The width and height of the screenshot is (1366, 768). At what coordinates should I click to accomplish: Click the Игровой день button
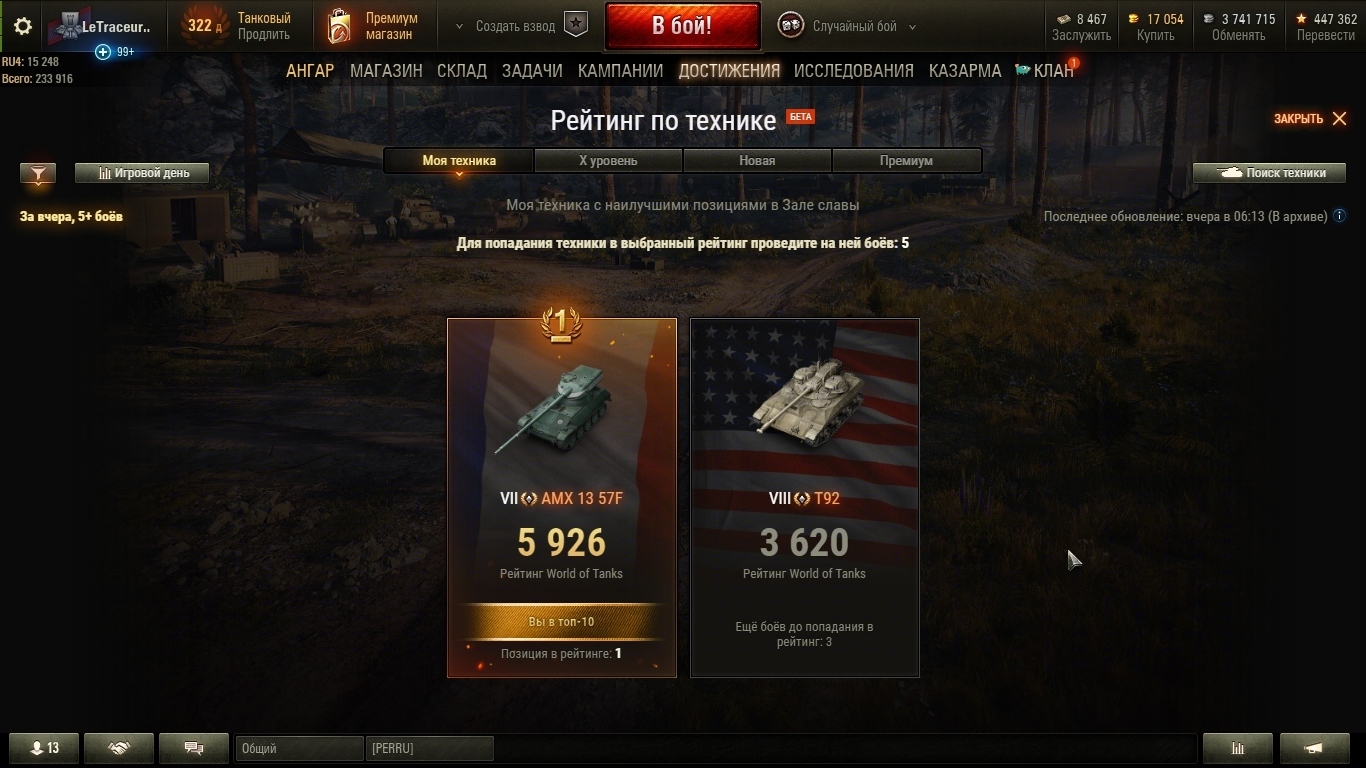142,173
